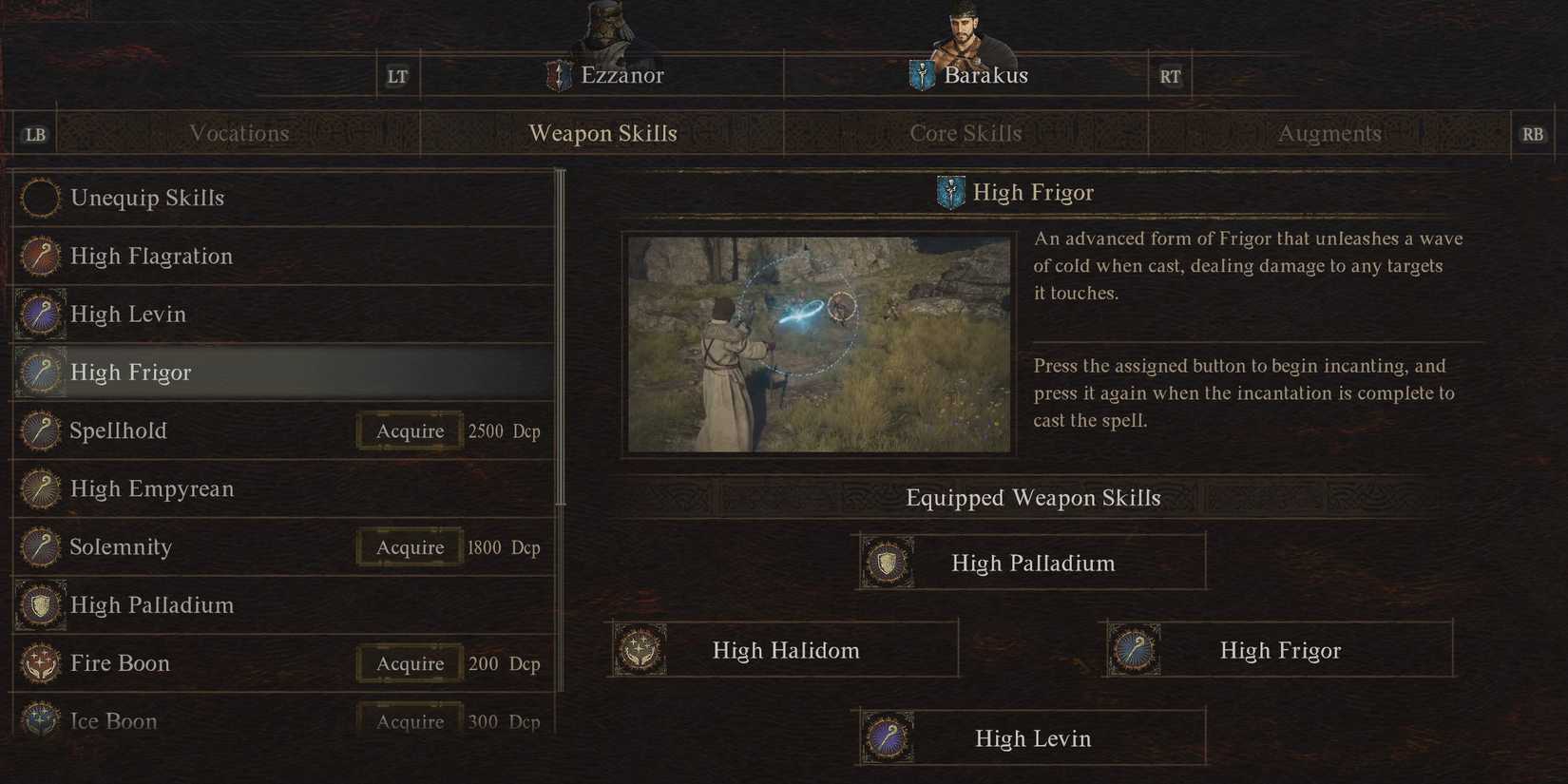The height and width of the screenshot is (784, 1568).
Task: Switch to the Core Skills tab
Action: click(966, 134)
